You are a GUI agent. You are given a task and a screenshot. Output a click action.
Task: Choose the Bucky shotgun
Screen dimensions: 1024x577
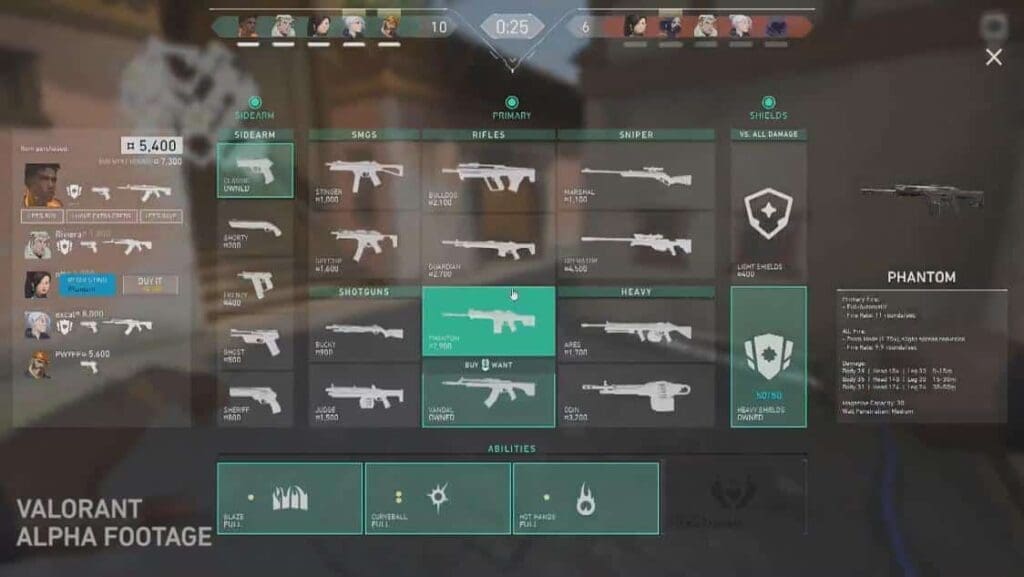pos(364,330)
